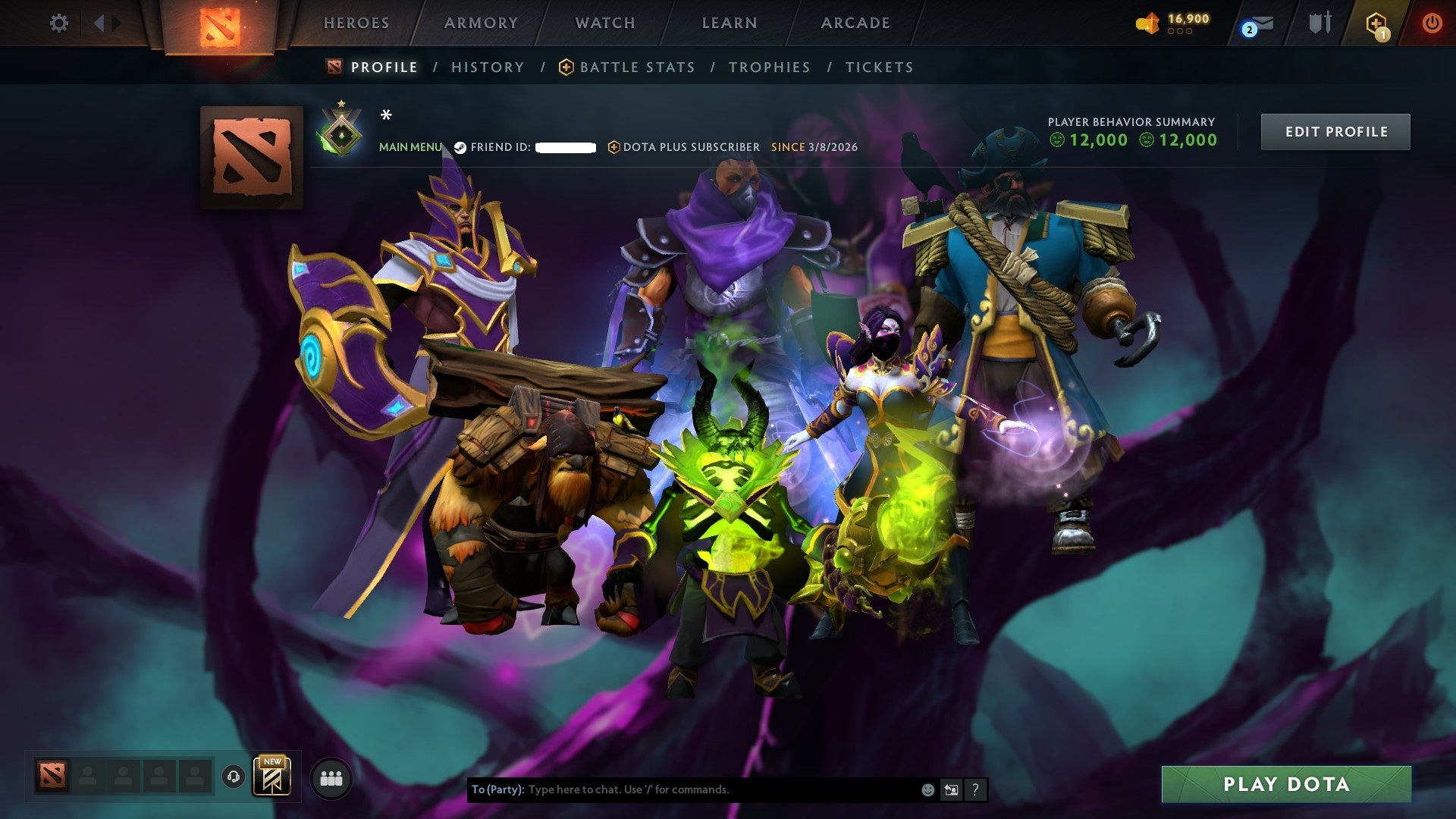Open the Armory shield and sword icon

pos(1319,23)
